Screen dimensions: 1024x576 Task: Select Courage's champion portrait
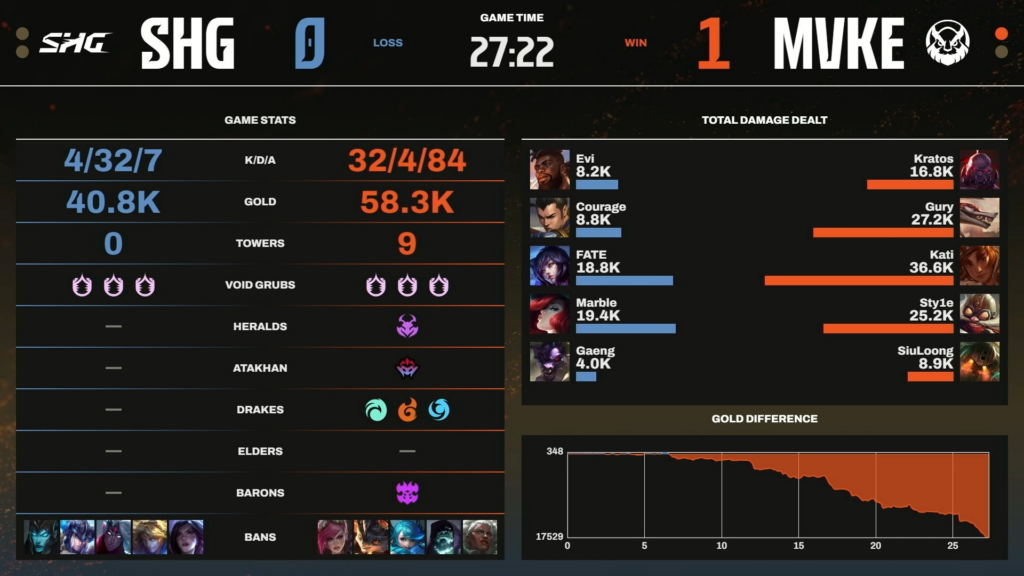[549, 217]
